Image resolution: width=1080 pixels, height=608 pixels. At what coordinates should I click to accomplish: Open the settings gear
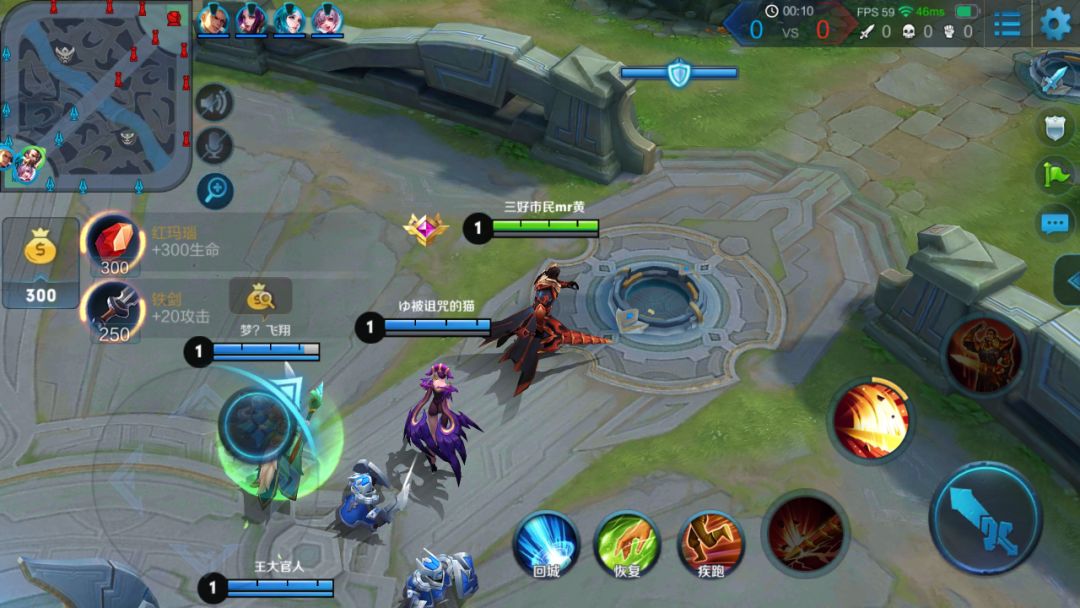(x=1055, y=23)
